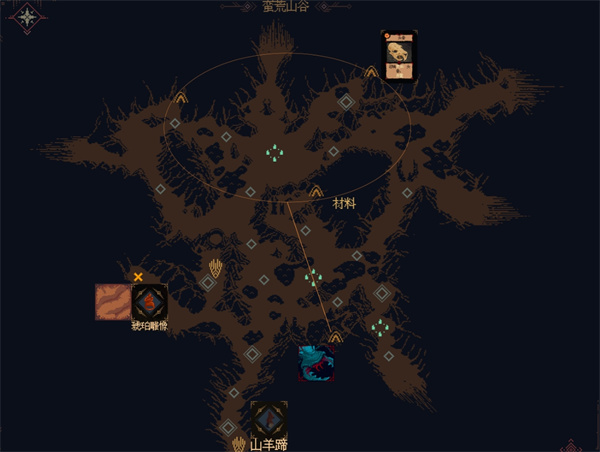Screen dimensions: 600x452
Task: Click the teal beast portrait marker
Action: (x=316, y=363)
